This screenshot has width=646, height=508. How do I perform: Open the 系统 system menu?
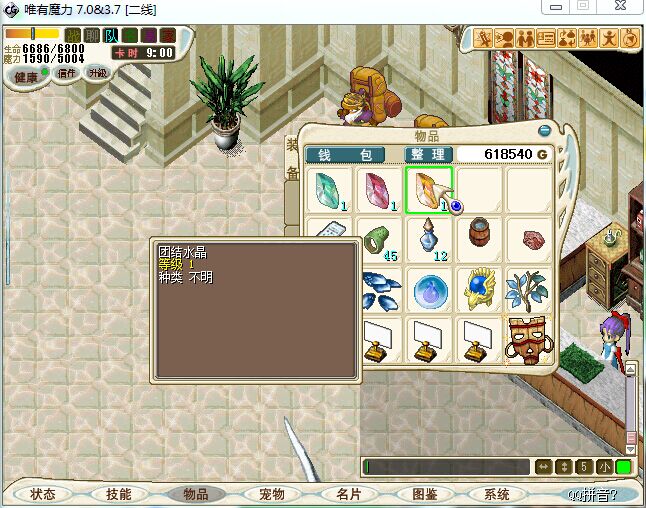click(497, 494)
